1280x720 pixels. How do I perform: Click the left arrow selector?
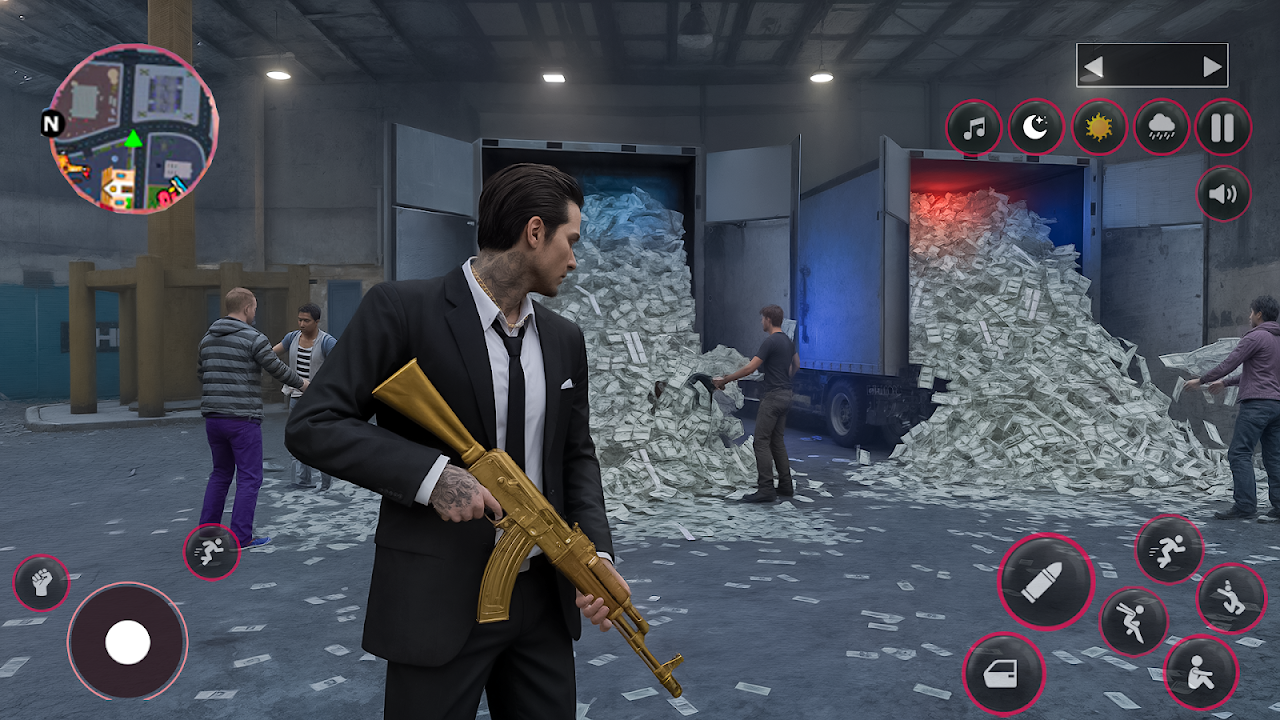click(1093, 67)
